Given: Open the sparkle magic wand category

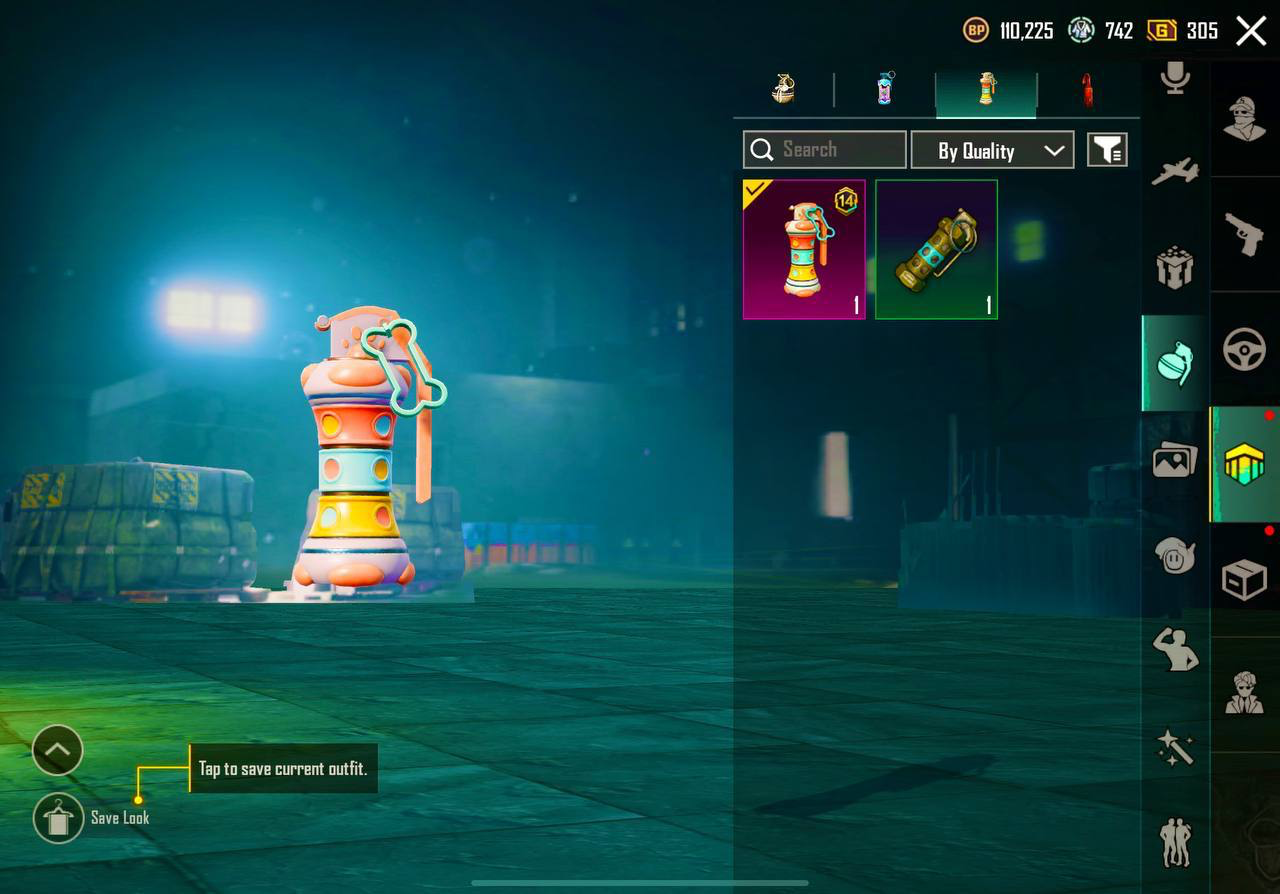Looking at the screenshot, I should [1175, 747].
